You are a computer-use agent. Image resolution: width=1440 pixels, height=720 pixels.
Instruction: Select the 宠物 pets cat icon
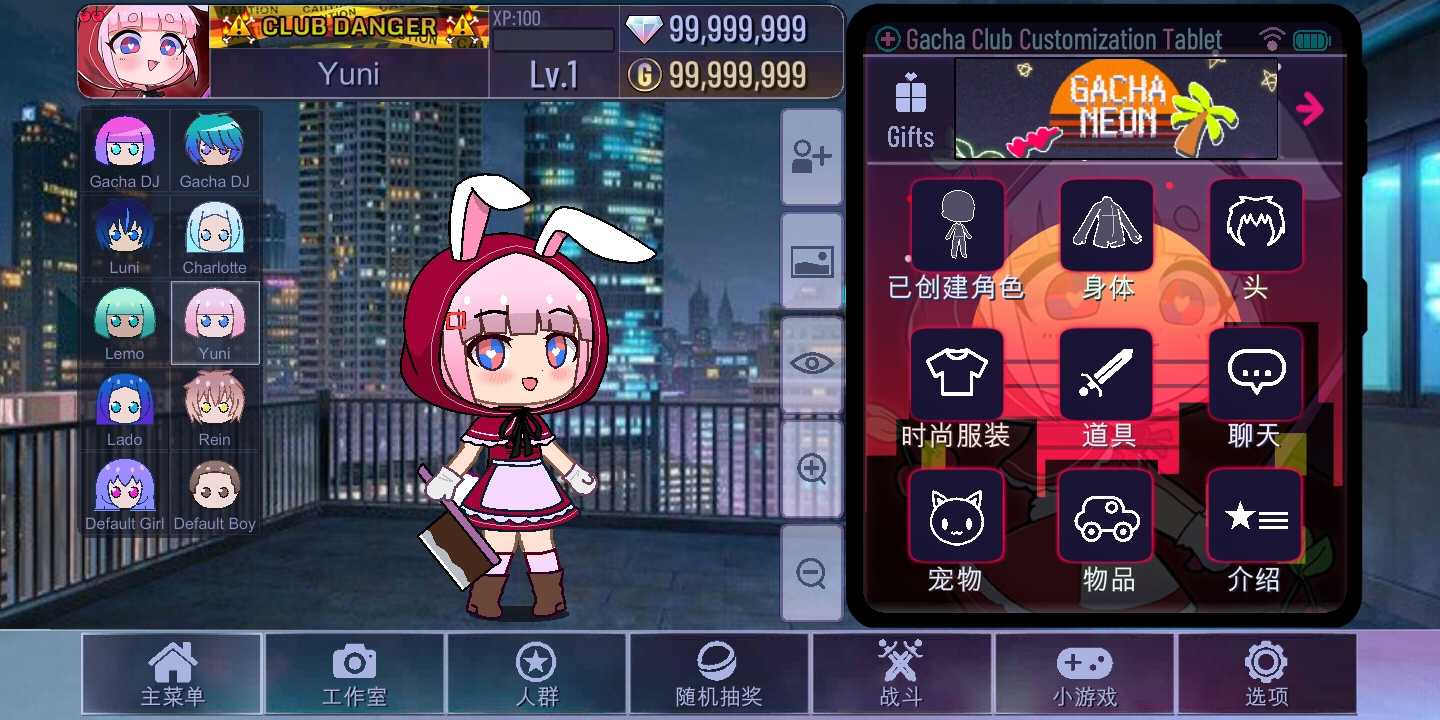pyautogui.click(x=956, y=516)
